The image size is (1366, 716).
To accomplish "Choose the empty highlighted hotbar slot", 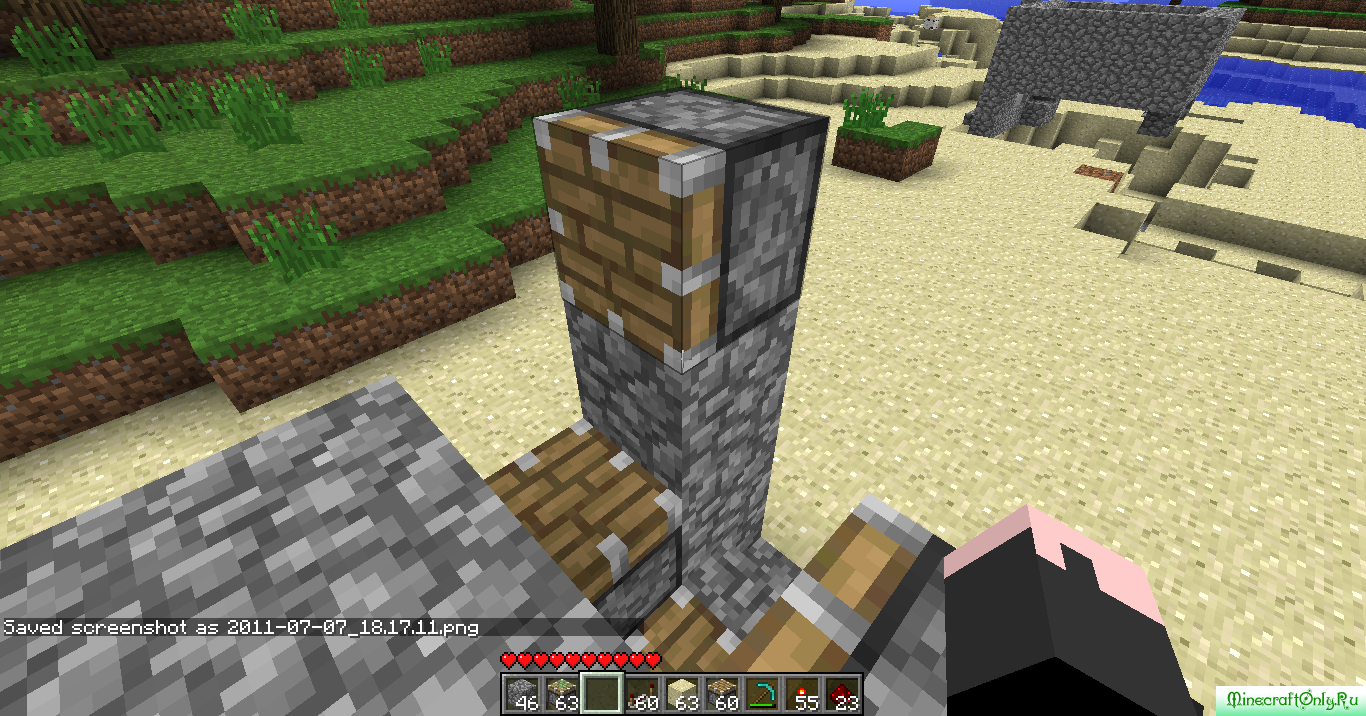I will 602,693.
